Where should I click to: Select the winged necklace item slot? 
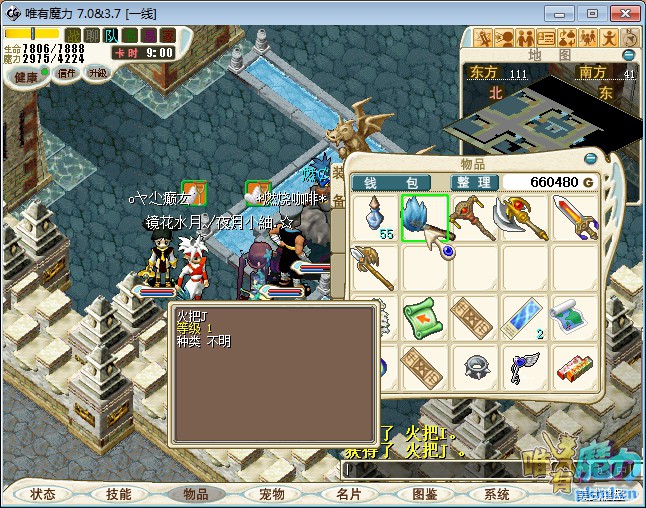click(x=524, y=367)
